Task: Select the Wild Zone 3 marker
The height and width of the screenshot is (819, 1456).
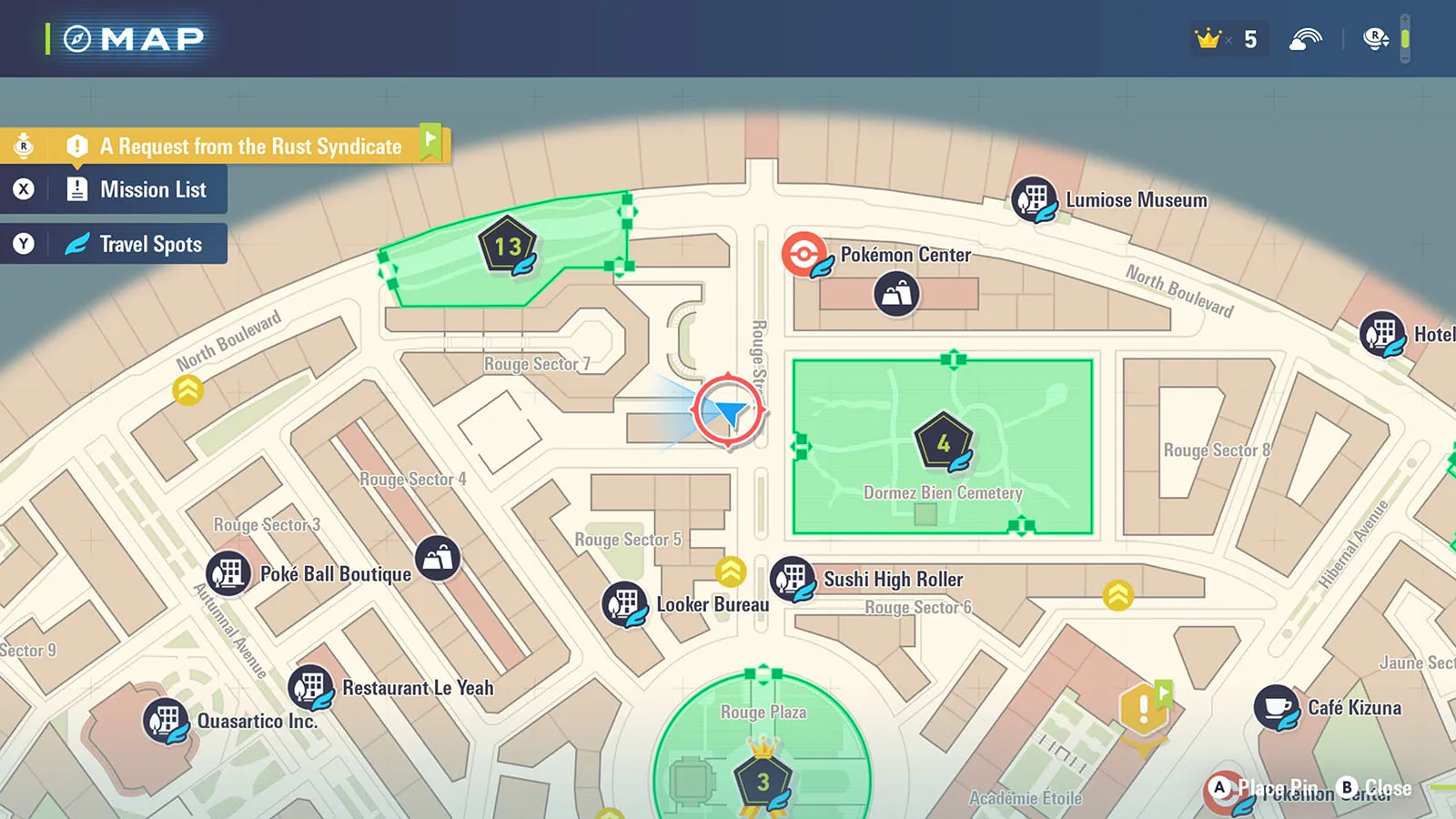Action: coord(763,781)
